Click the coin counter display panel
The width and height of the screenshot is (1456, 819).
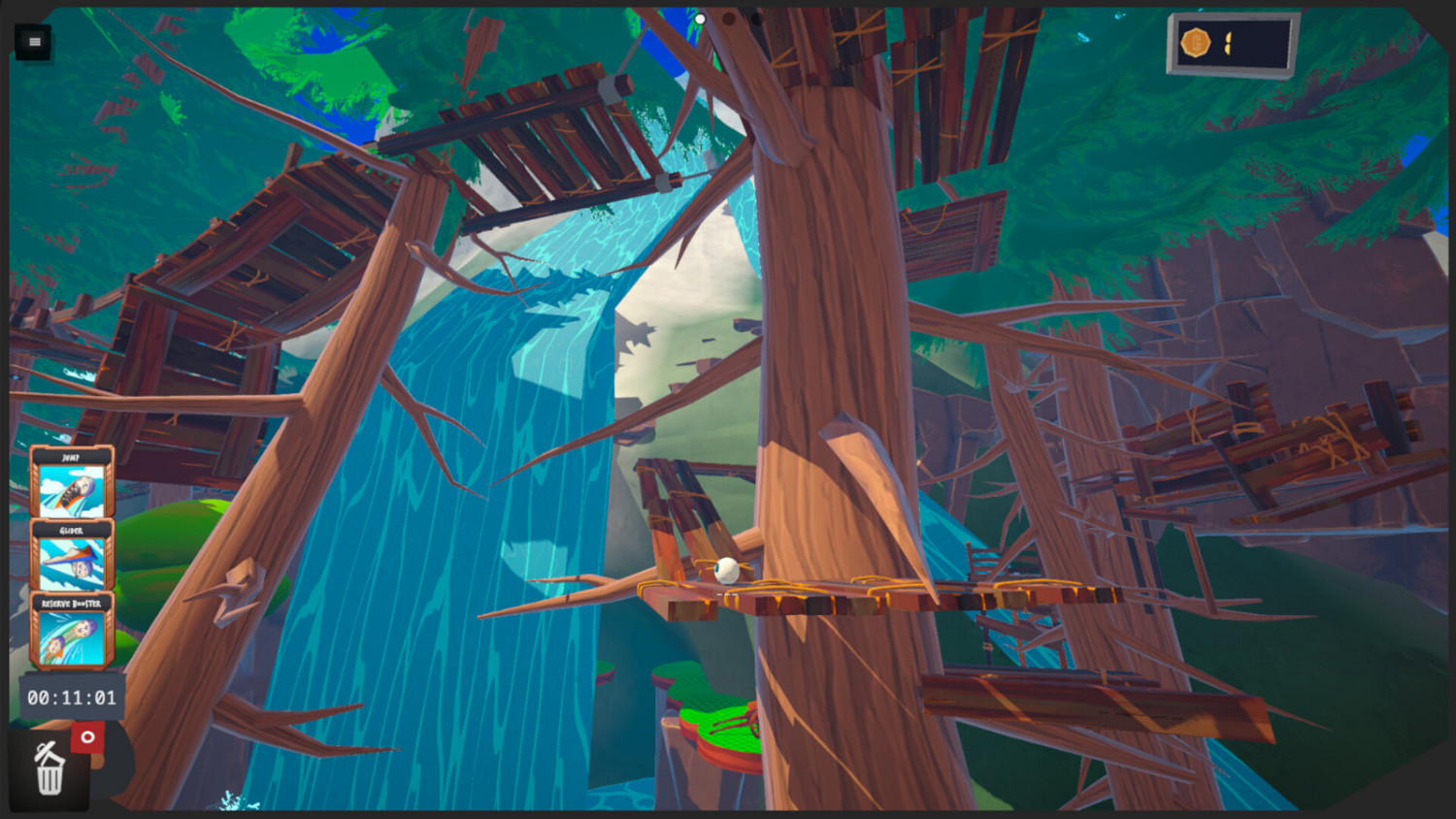(1228, 44)
